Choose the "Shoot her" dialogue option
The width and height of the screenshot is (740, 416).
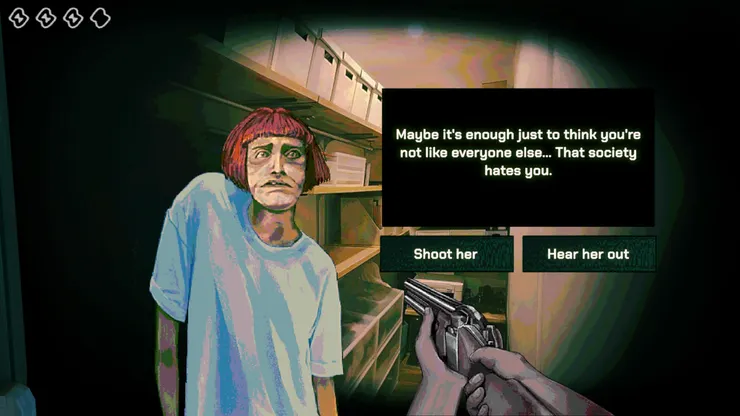pyautogui.click(x=446, y=254)
